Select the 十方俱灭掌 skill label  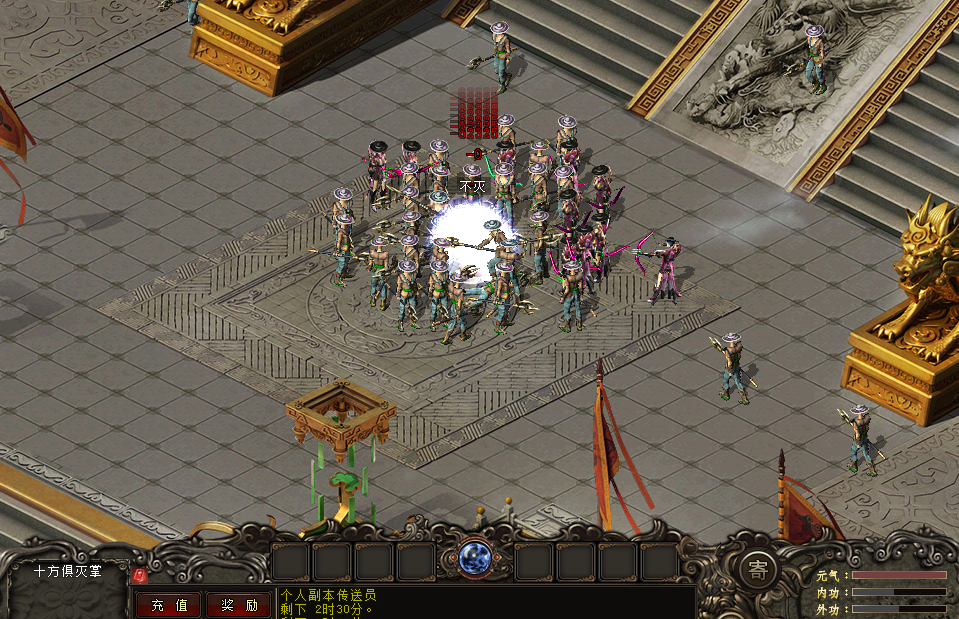pos(68,571)
